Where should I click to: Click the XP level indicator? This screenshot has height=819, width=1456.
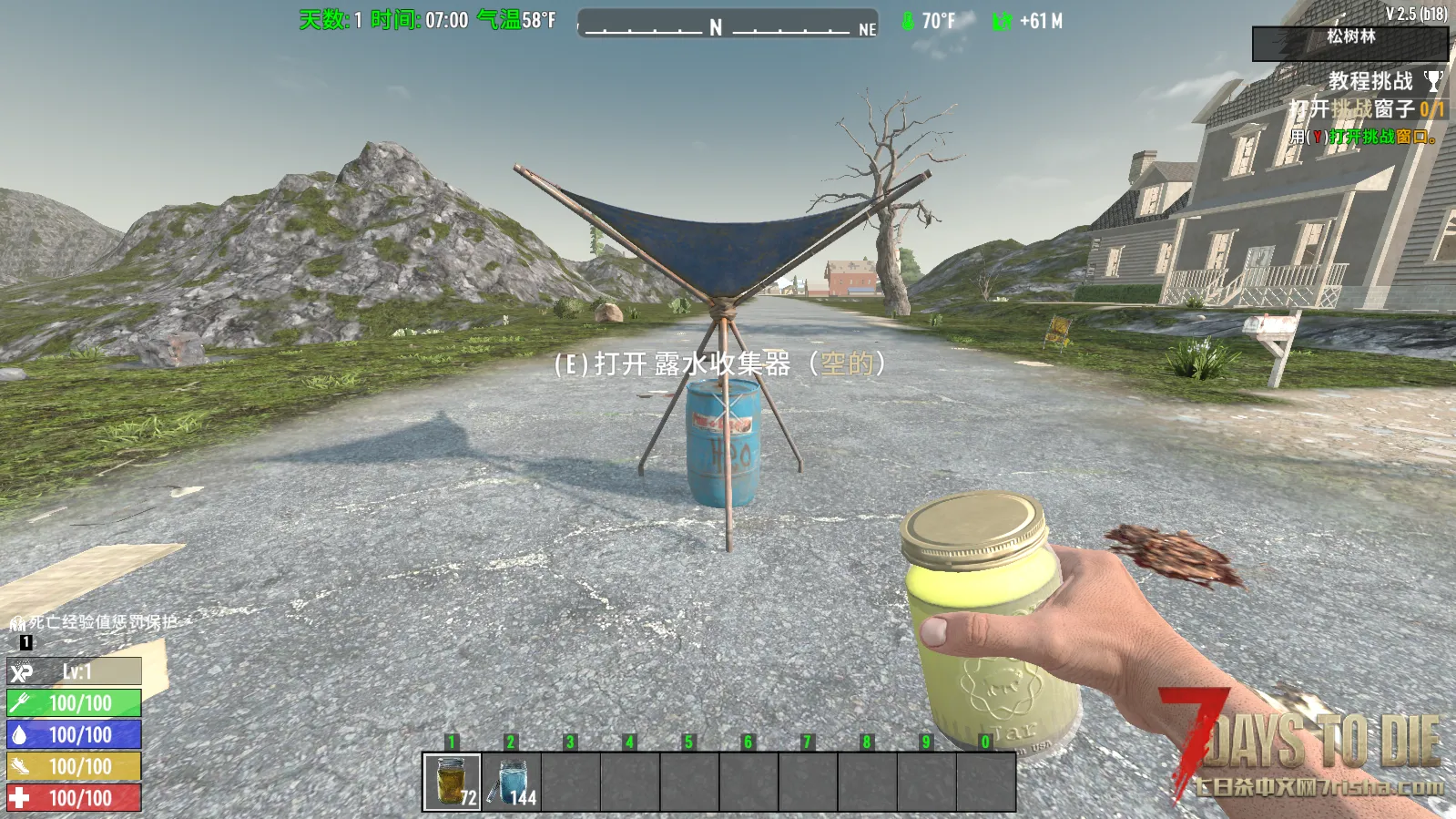click(75, 671)
